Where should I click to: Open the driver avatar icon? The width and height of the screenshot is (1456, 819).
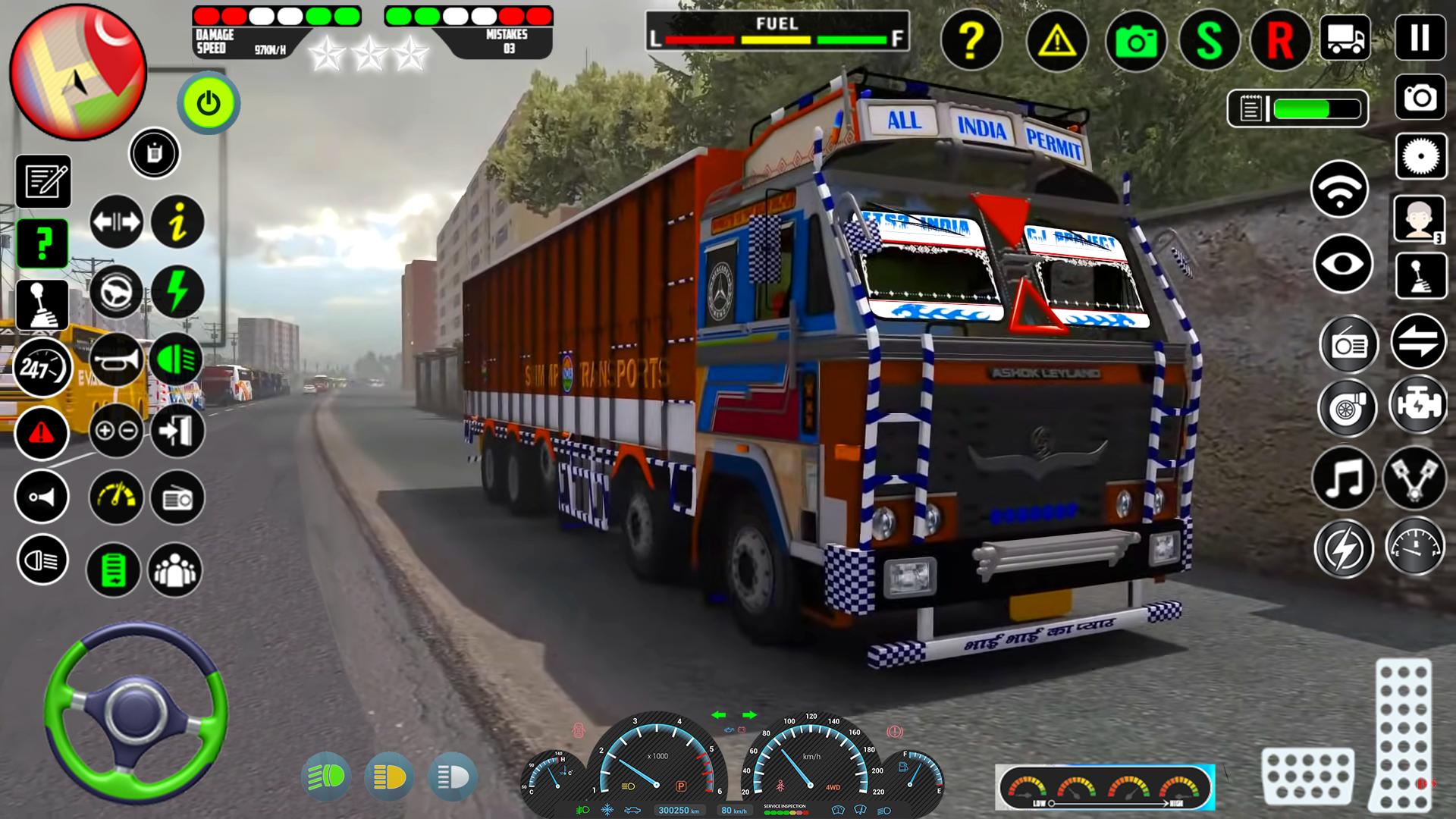[x=1420, y=218]
